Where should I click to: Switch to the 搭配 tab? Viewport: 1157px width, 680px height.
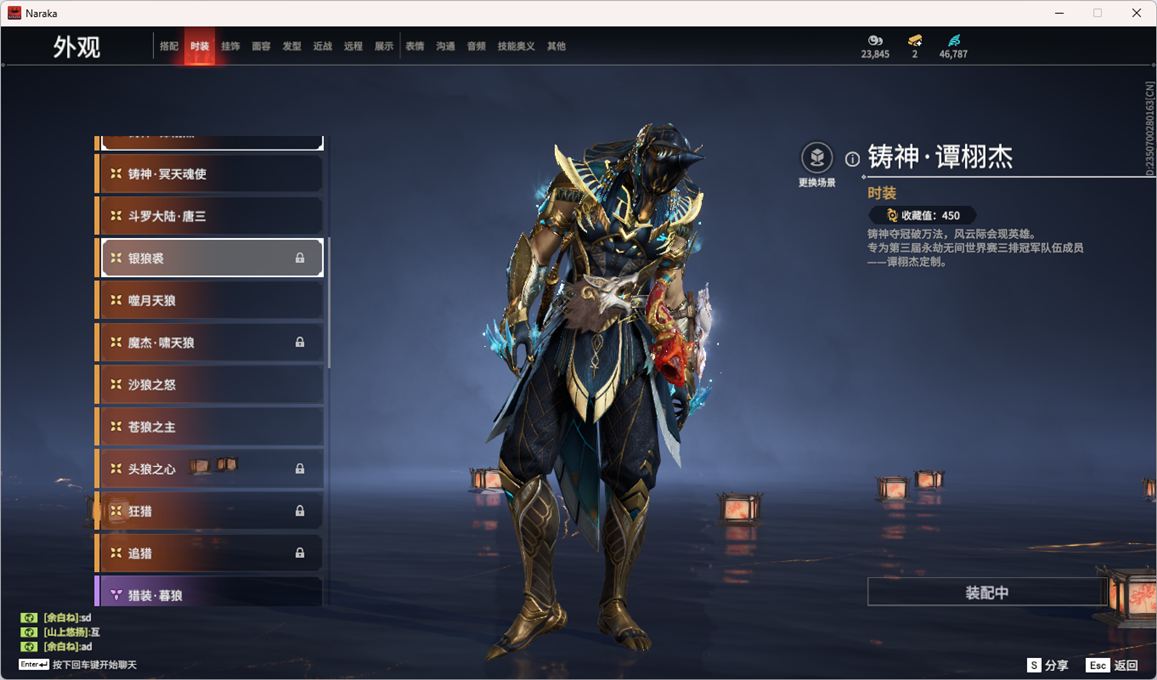[169, 47]
